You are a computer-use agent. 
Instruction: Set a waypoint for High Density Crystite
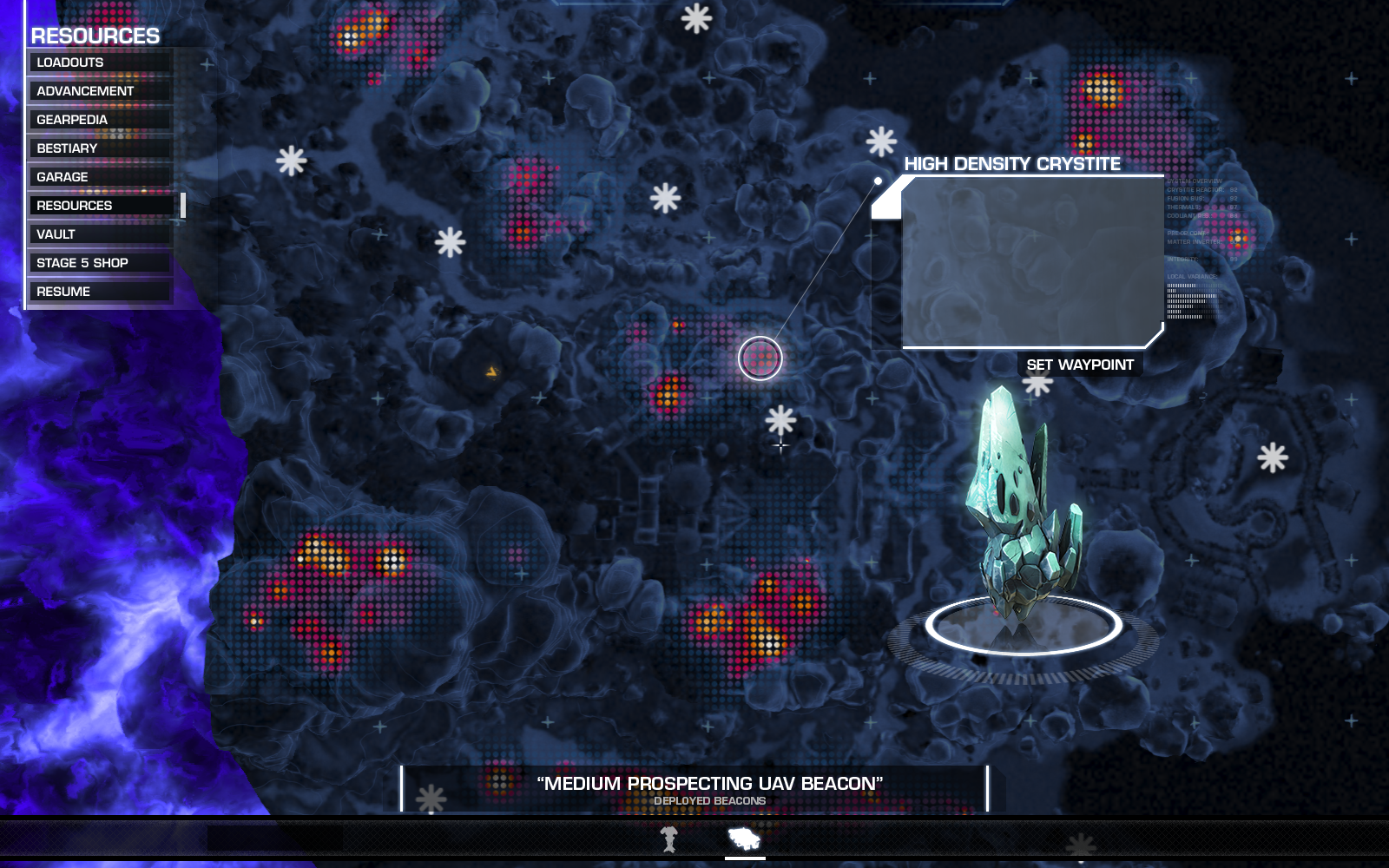tap(1080, 365)
